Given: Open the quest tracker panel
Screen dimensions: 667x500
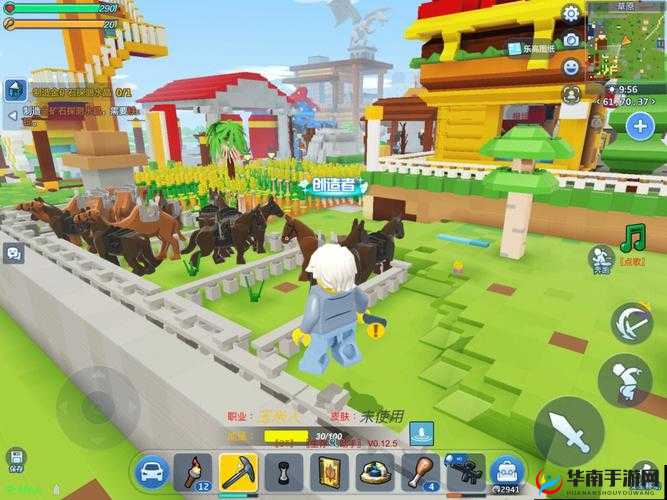Looking at the screenshot, I should pos(15,90).
